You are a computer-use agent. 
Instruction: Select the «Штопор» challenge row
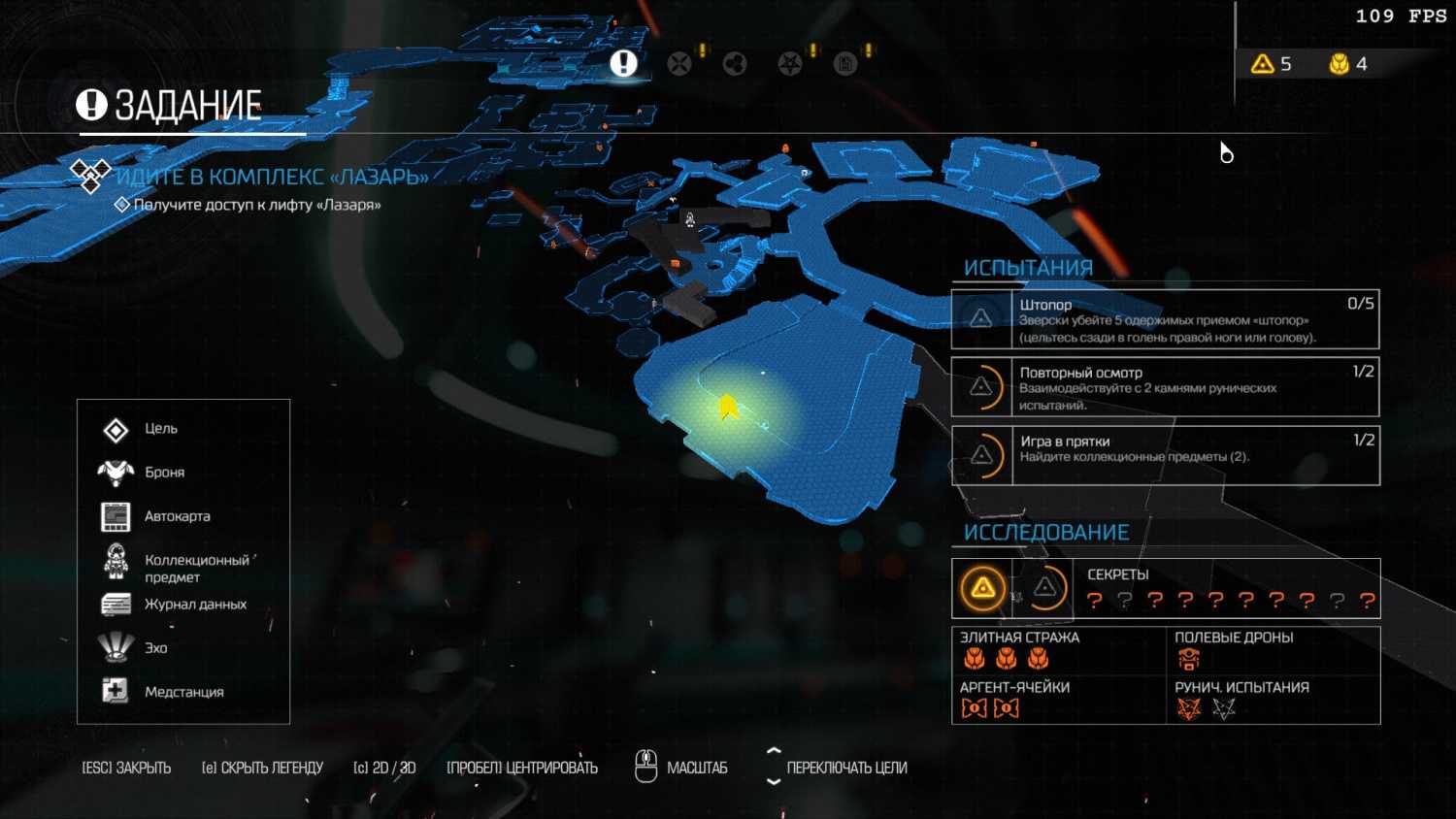(1165, 319)
